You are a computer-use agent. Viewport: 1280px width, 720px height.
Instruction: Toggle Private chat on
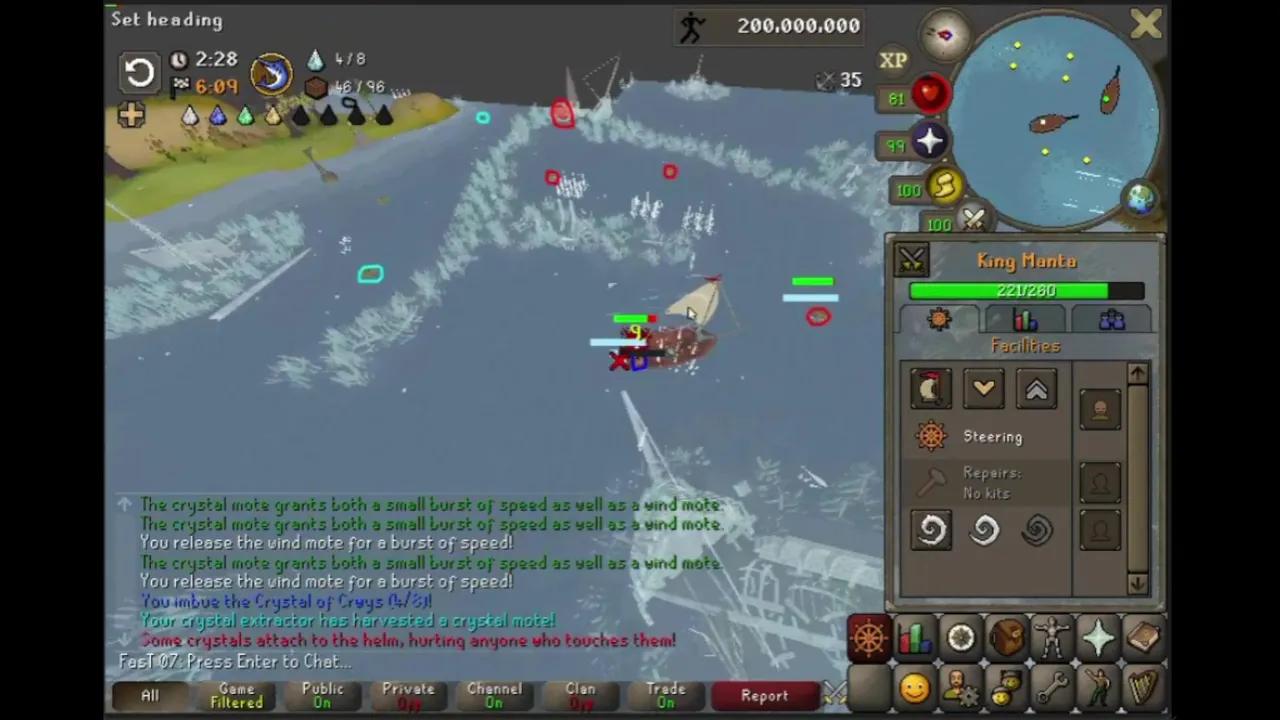coord(407,695)
